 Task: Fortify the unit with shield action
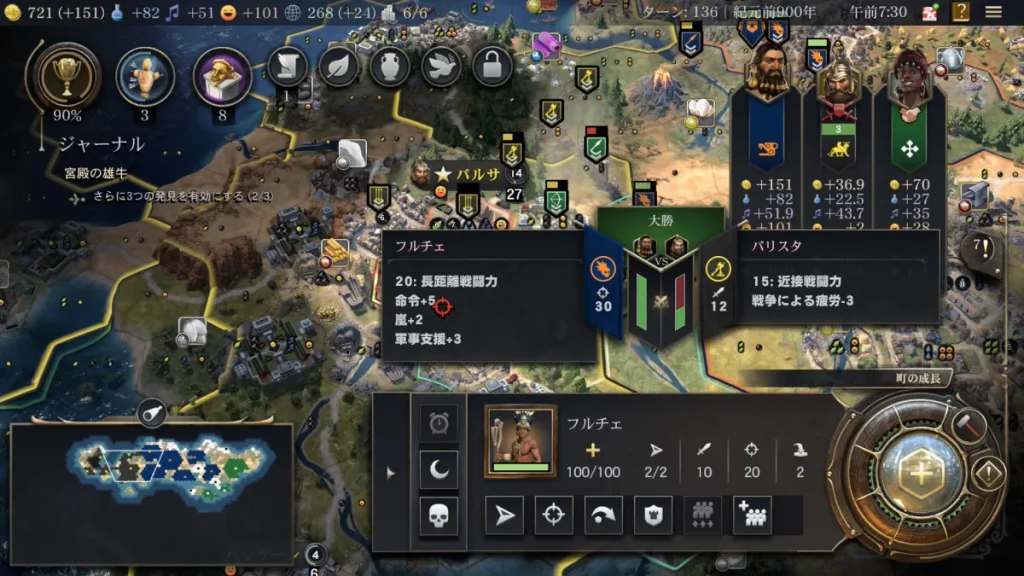click(x=653, y=515)
